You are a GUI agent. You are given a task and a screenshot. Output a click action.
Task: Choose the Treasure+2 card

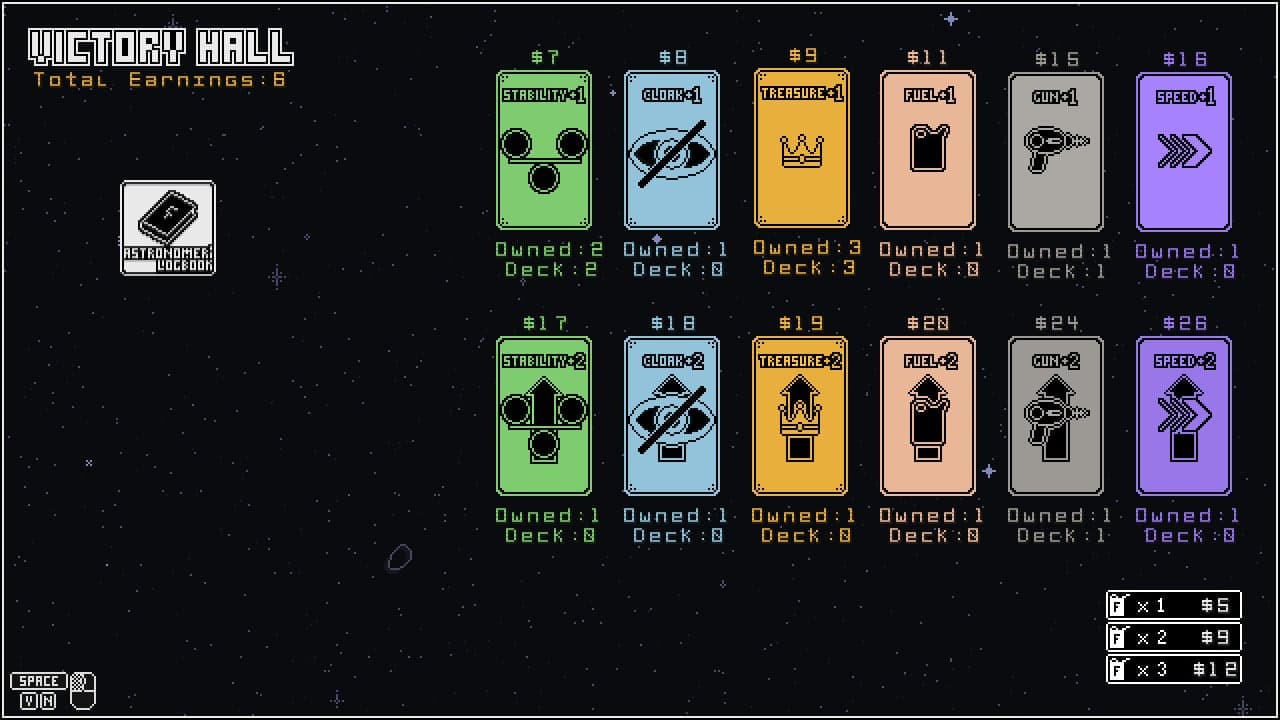[800, 416]
